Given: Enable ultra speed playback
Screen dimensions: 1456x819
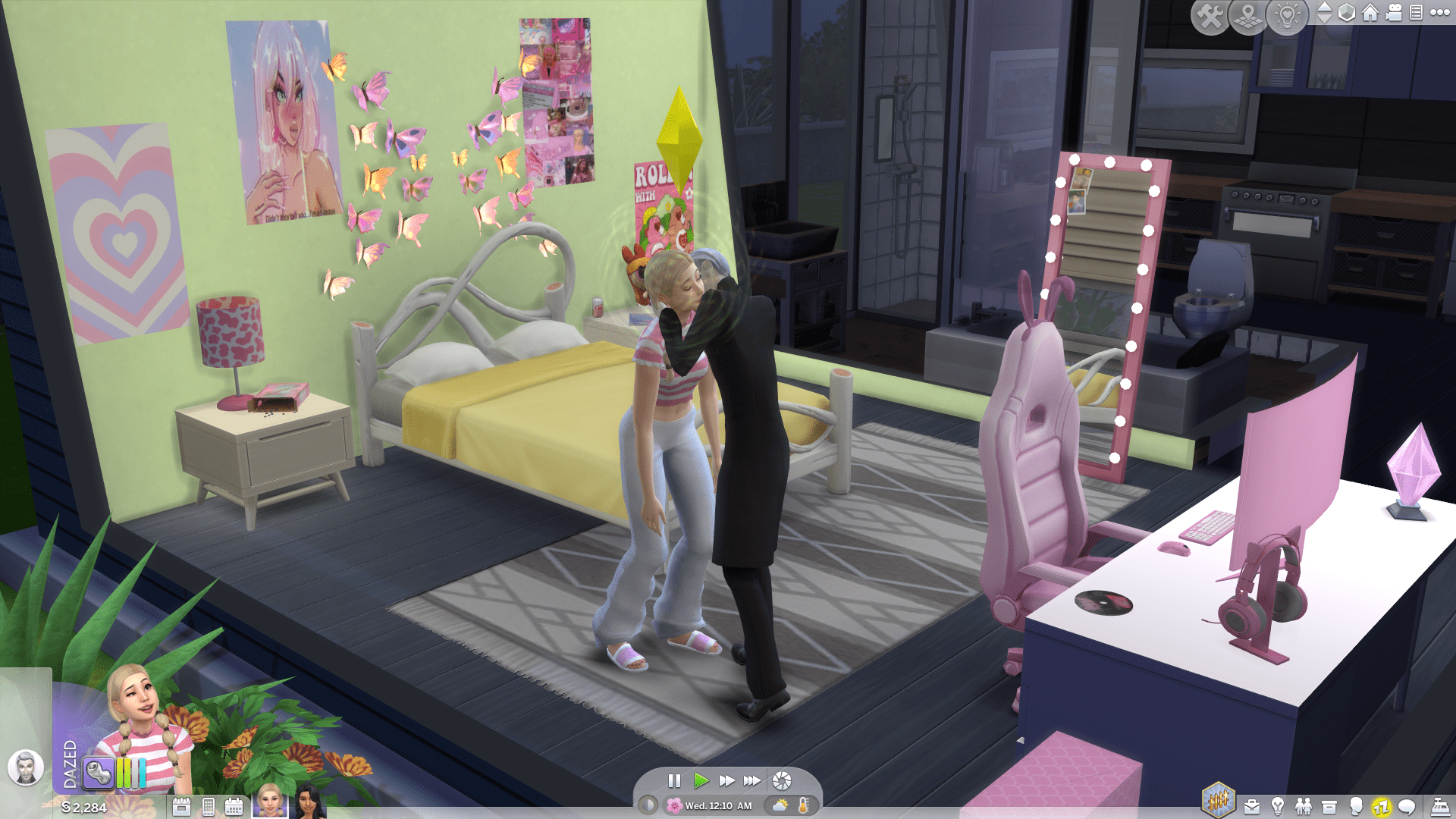Looking at the screenshot, I should tap(752, 780).
